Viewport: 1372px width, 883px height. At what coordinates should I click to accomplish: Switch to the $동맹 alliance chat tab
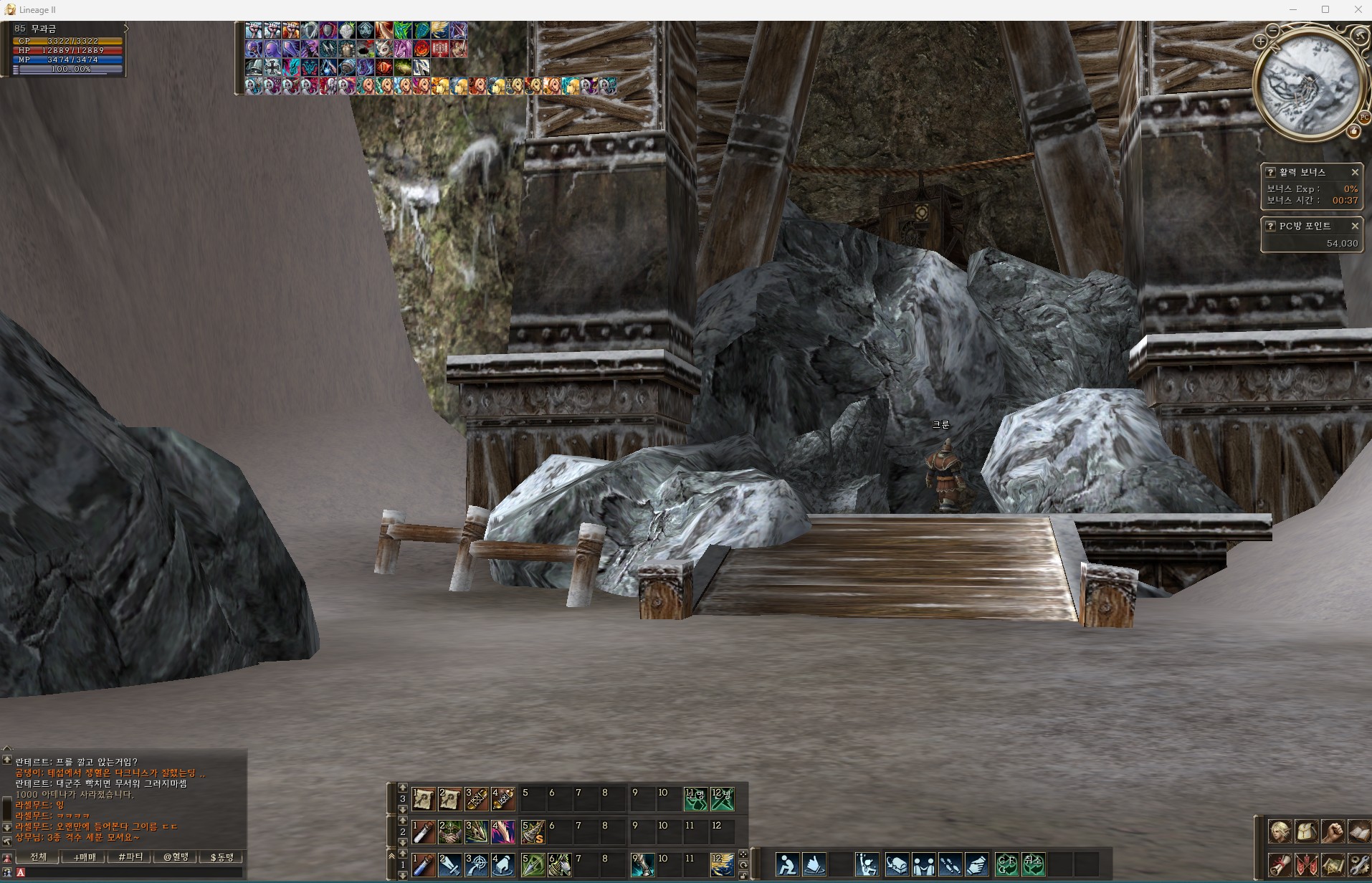[x=221, y=857]
